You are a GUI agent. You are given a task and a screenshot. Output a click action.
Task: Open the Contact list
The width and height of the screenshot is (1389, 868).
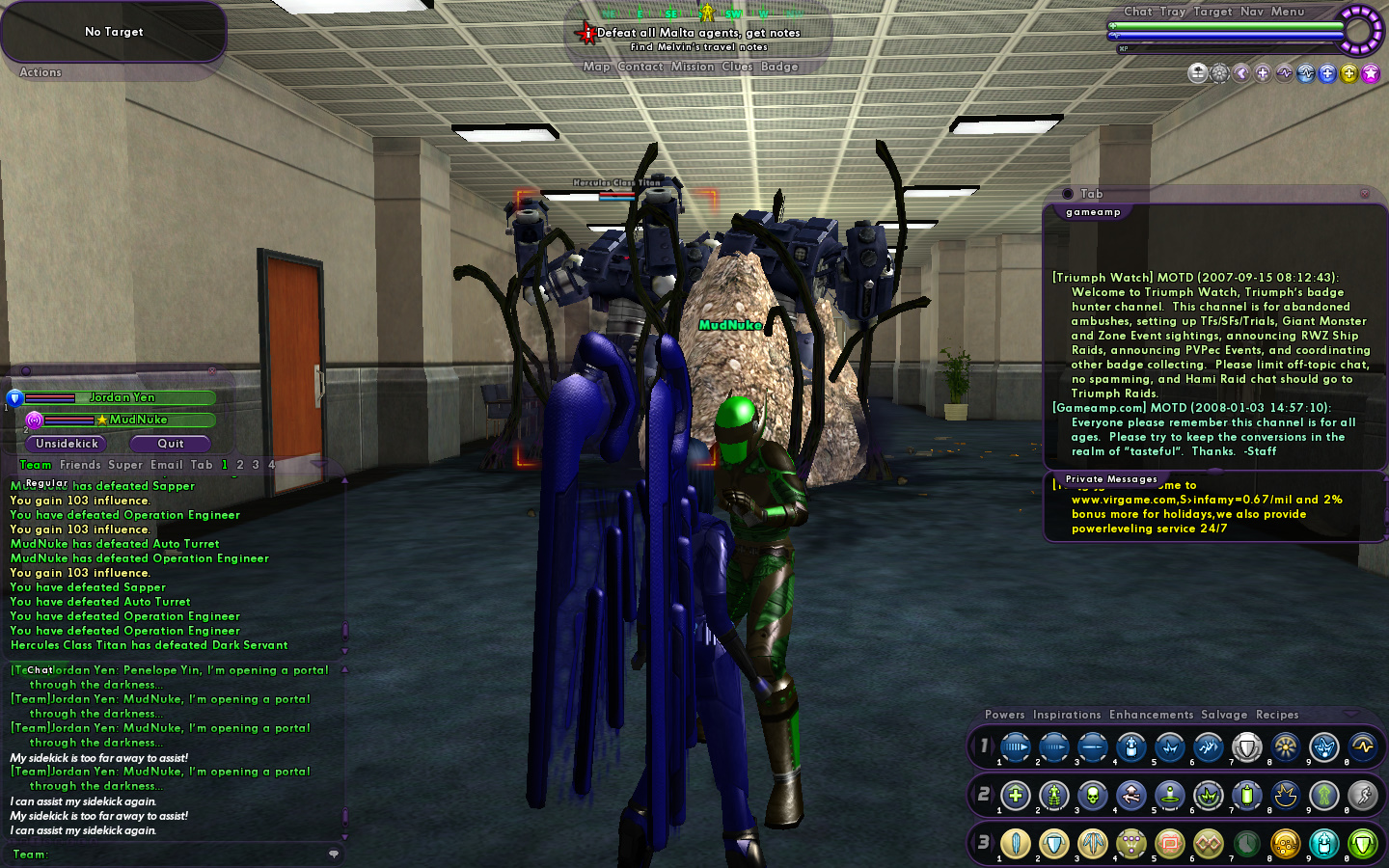pyautogui.click(x=640, y=67)
